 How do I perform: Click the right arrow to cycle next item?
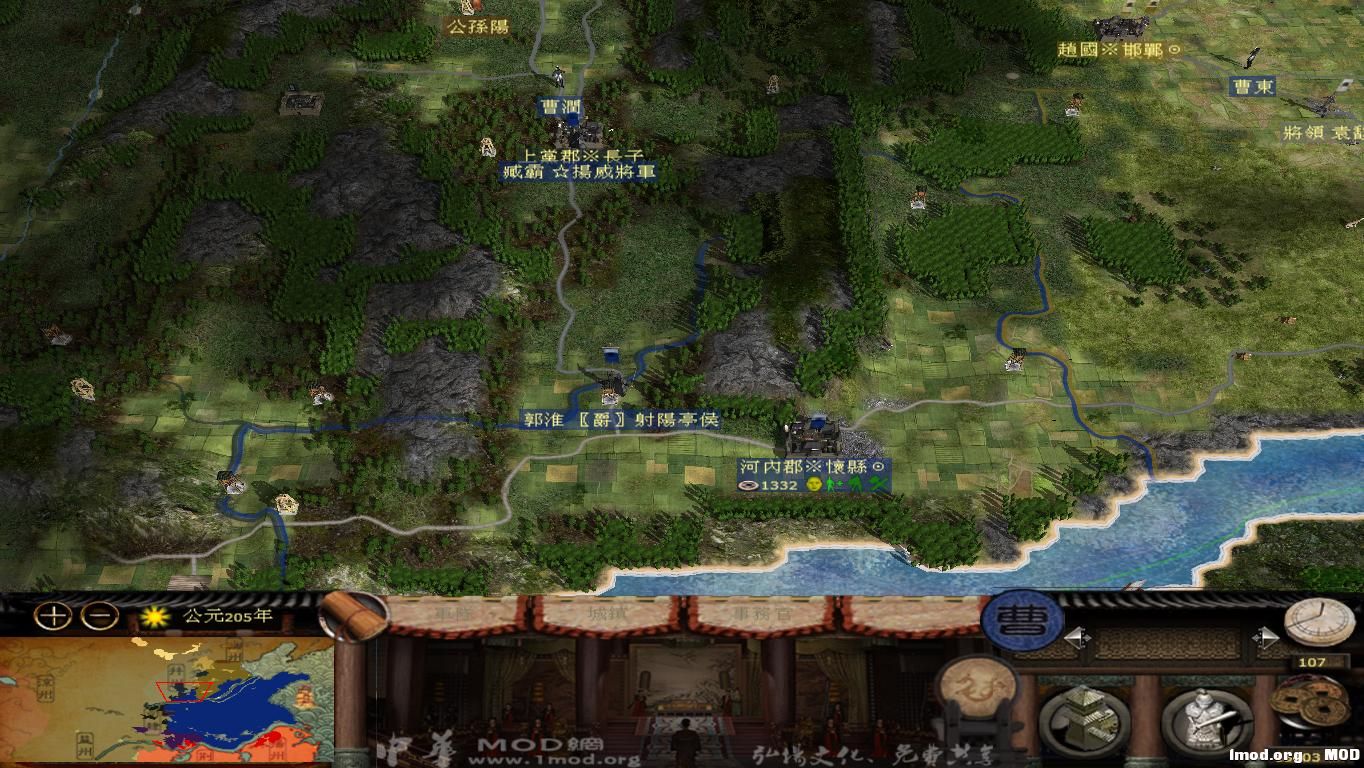[x=1266, y=636]
